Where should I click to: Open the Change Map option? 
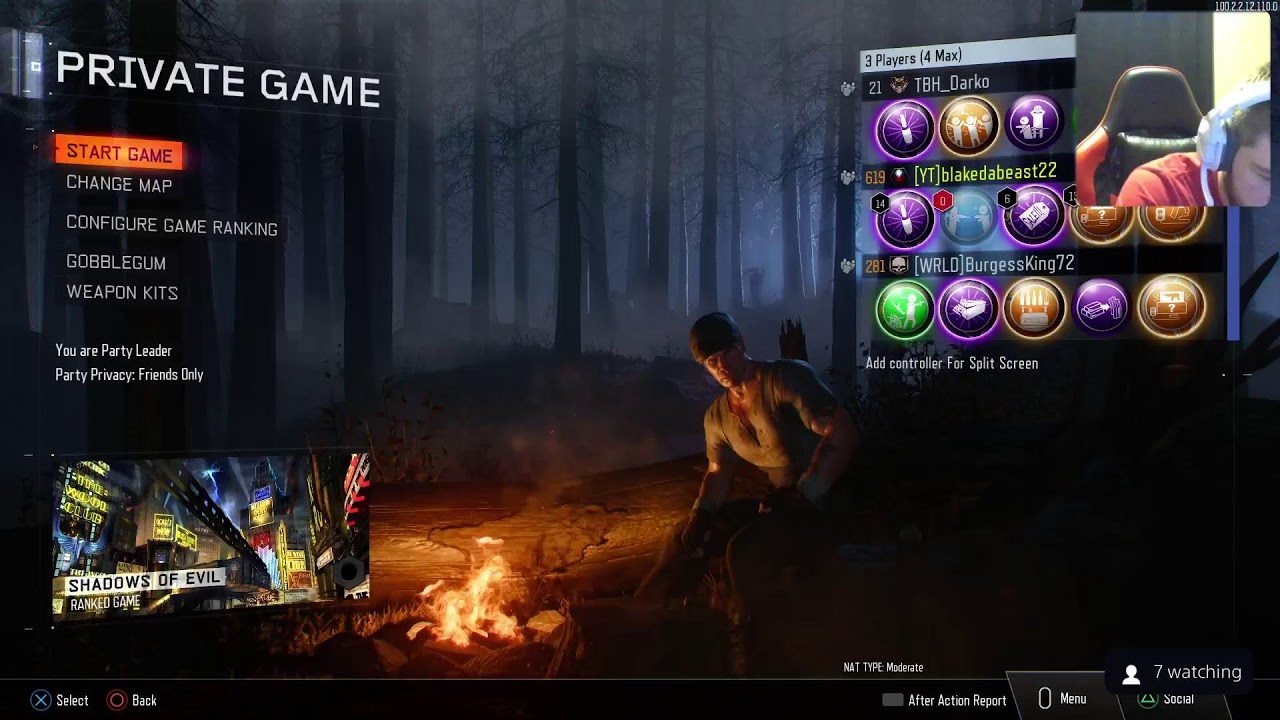(119, 185)
